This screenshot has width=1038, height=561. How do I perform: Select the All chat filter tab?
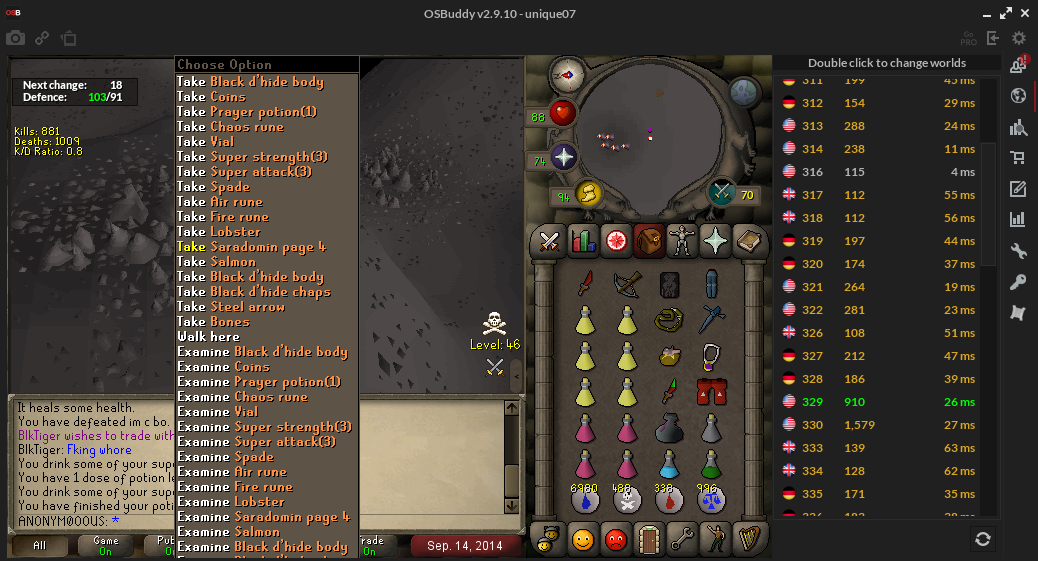(x=39, y=546)
